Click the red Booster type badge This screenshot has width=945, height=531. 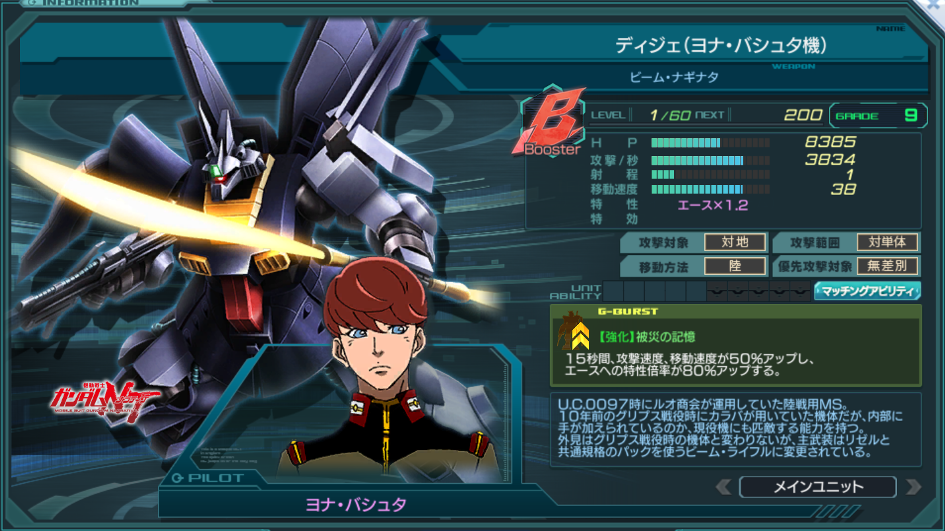tap(553, 126)
